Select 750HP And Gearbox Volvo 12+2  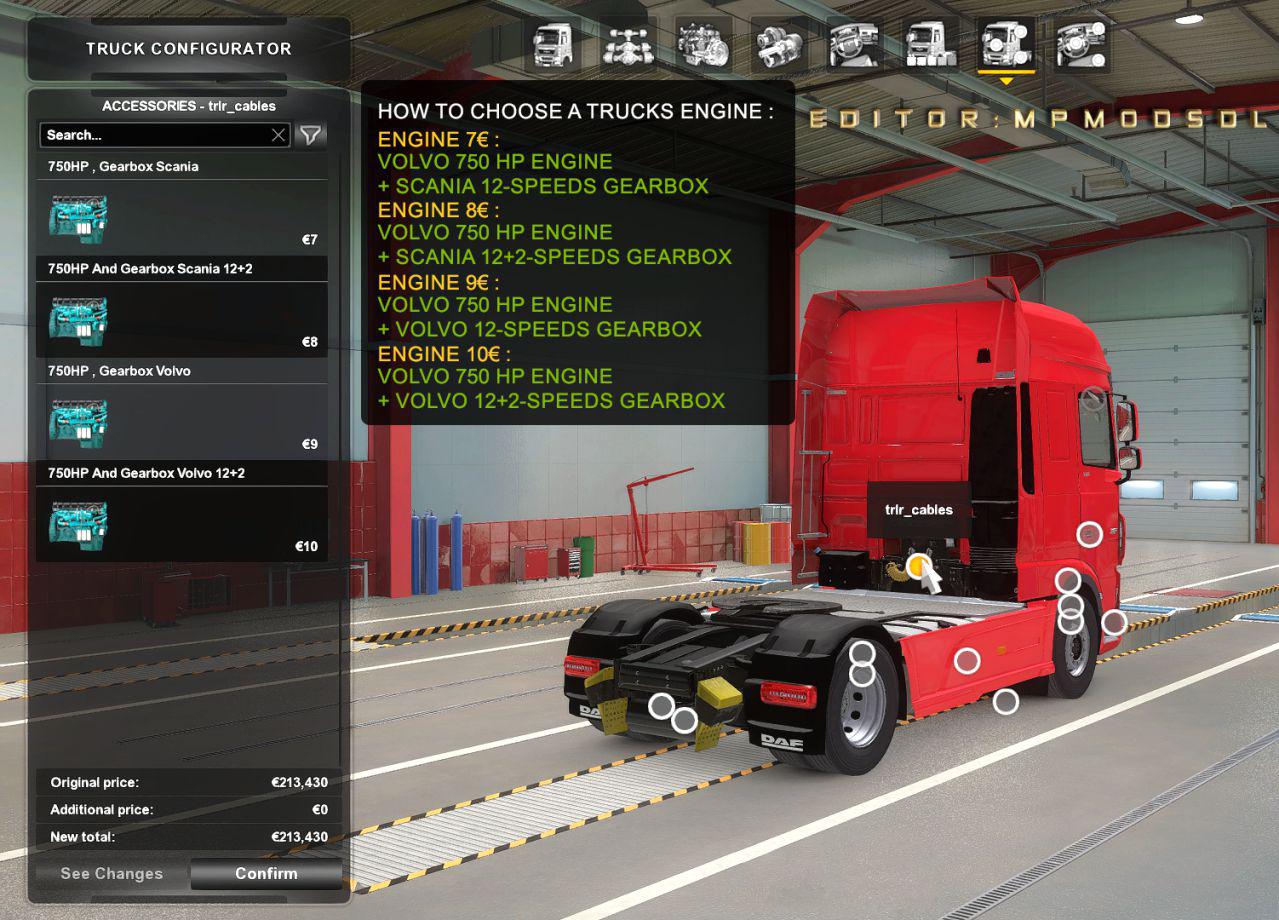coord(182,522)
